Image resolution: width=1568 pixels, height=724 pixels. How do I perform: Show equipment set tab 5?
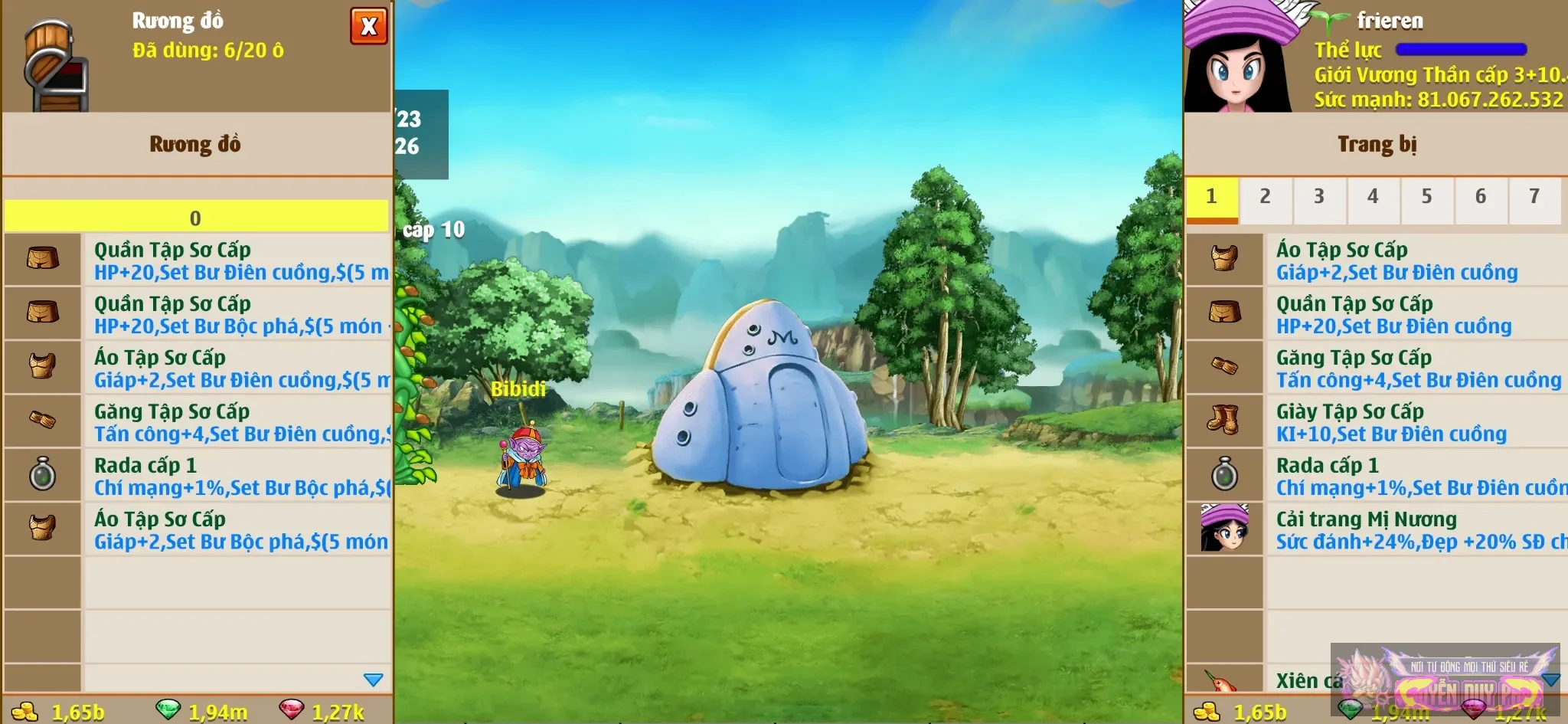1426,198
